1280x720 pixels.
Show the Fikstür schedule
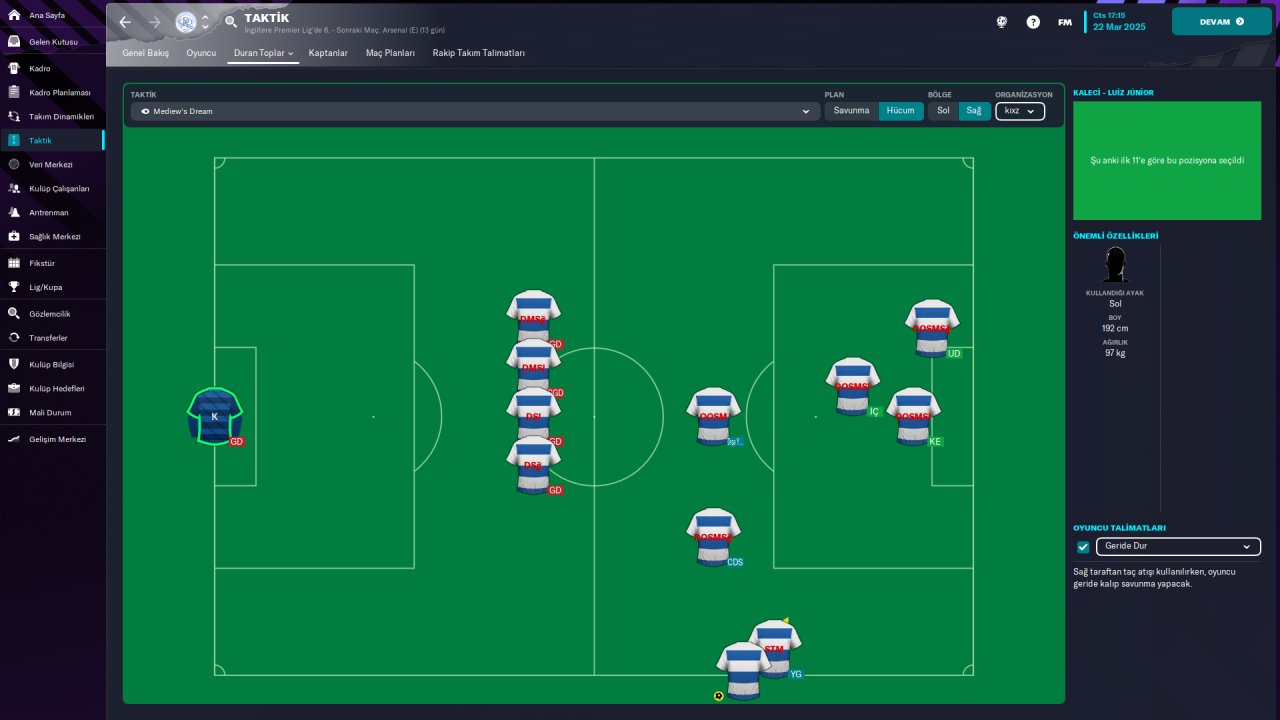click(42, 263)
